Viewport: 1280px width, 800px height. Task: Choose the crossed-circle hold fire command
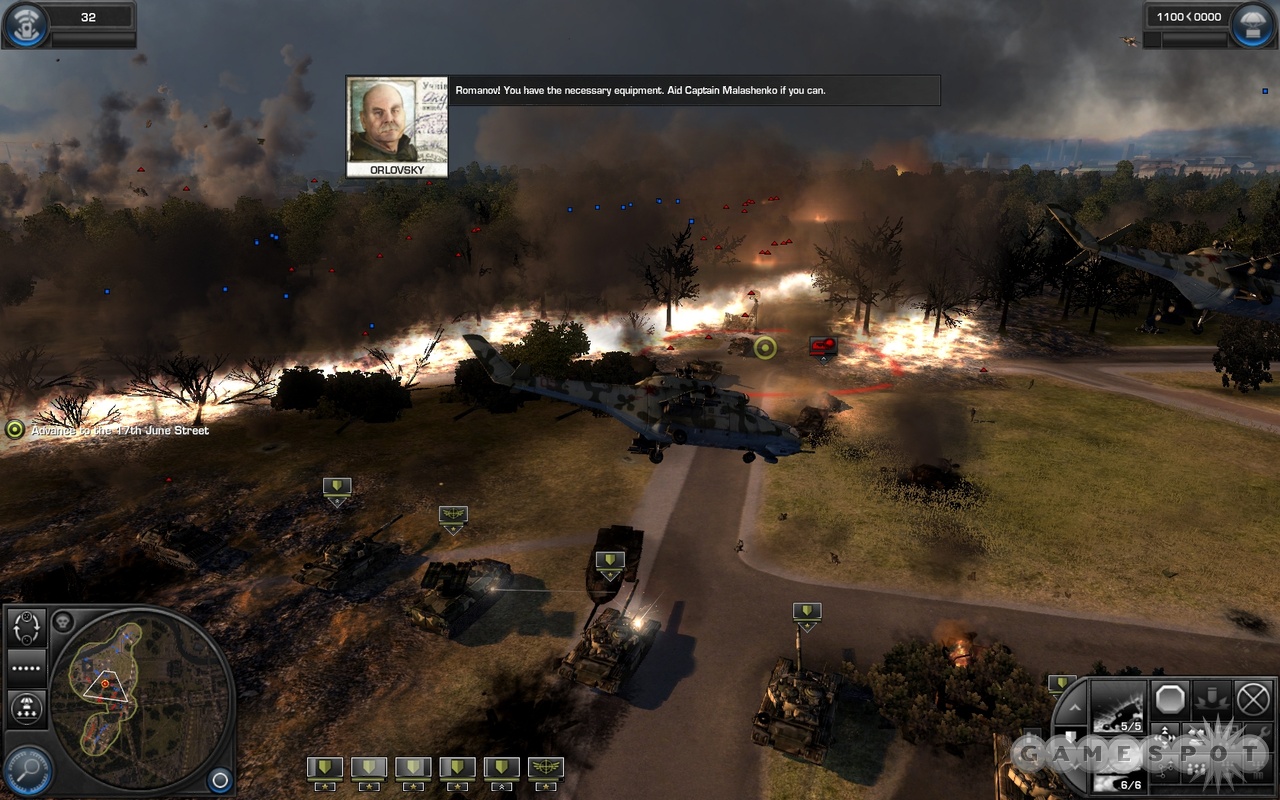point(1252,698)
